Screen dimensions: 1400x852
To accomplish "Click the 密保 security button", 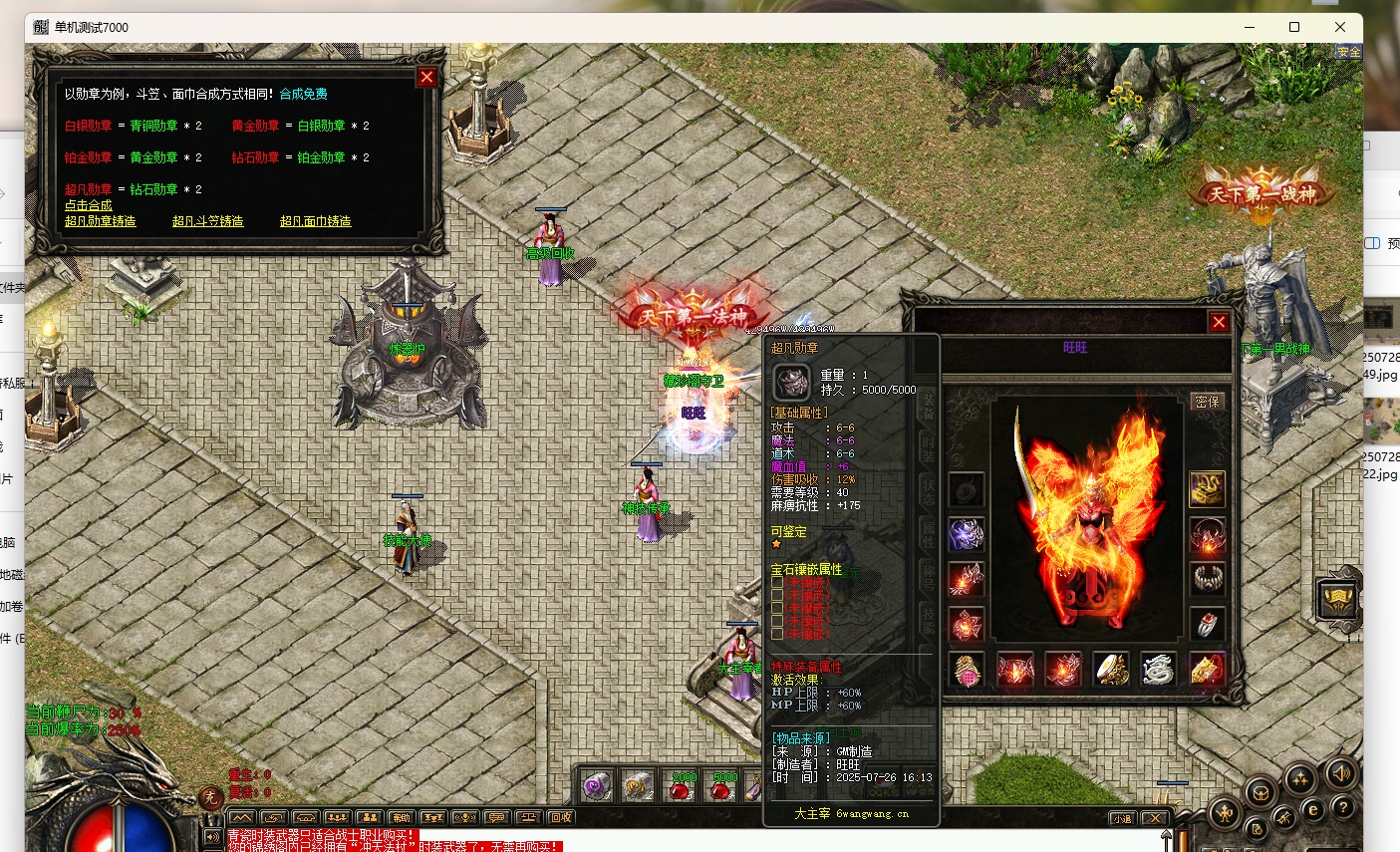I will (1207, 402).
